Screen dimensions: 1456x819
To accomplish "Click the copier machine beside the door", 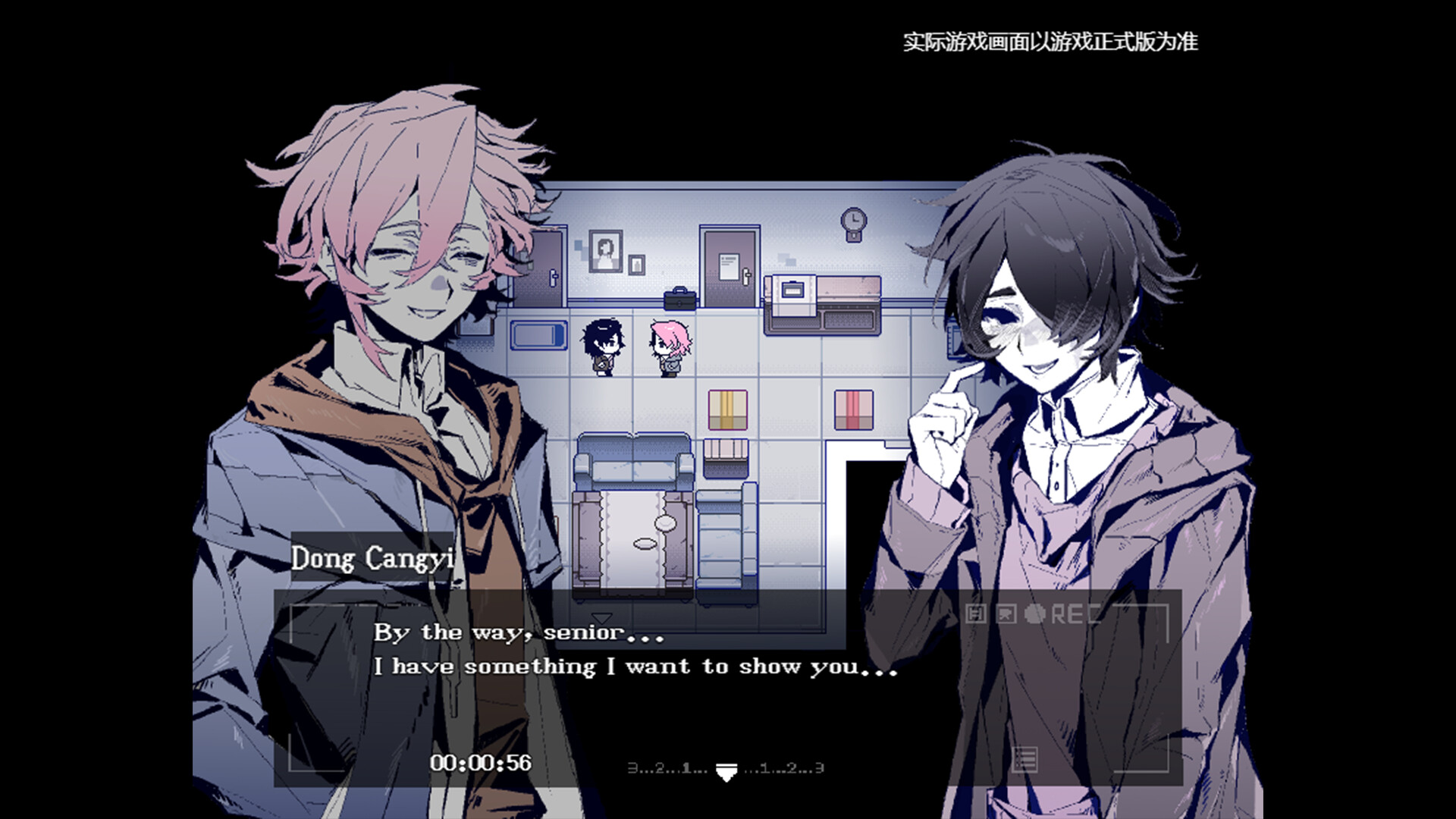I will point(793,293).
